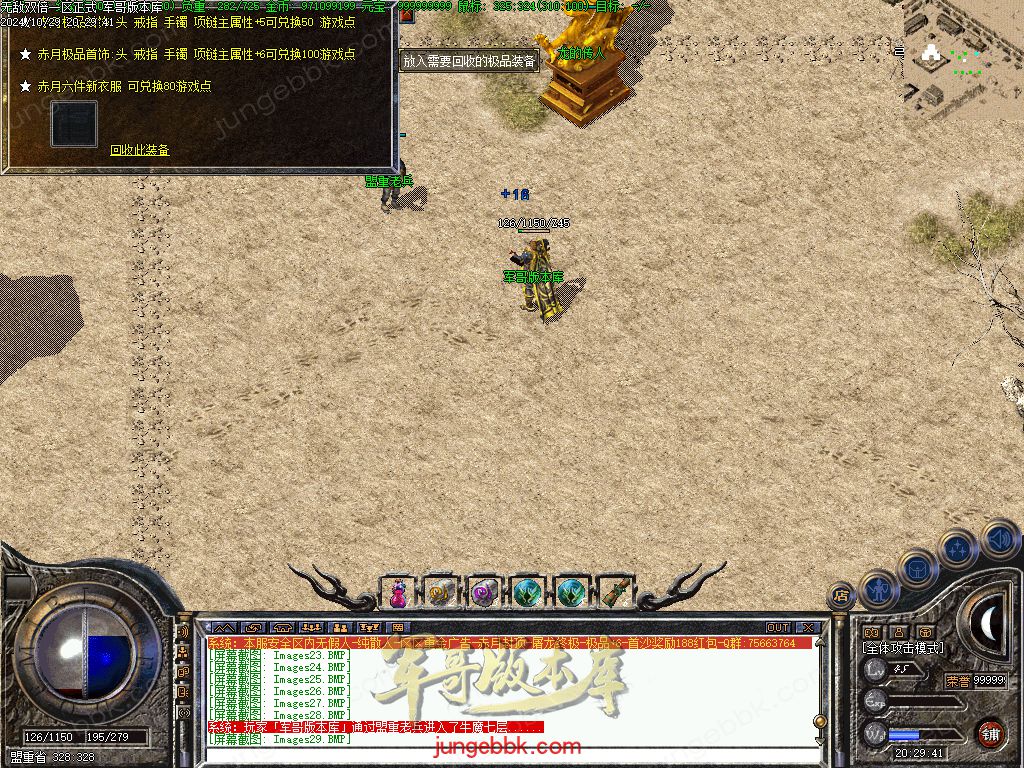This screenshot has width=1024, height=768.
Task: Open the minimap in the corner
Action: (x=962, y=58)
